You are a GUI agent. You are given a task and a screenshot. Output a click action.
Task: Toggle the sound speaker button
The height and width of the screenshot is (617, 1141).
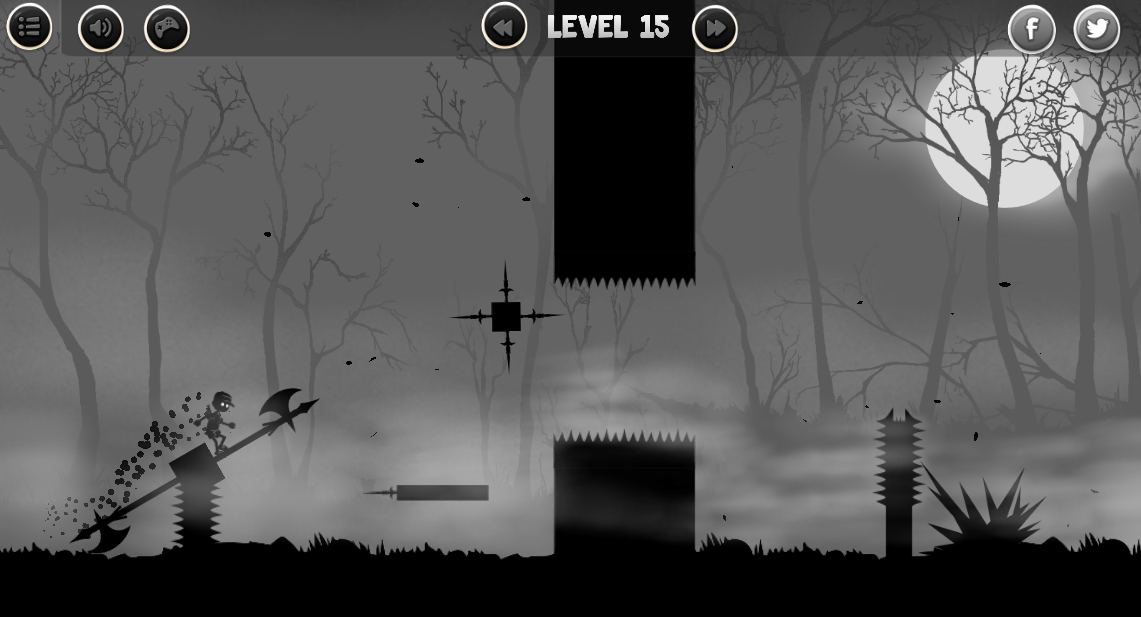[x=100, y=28]
